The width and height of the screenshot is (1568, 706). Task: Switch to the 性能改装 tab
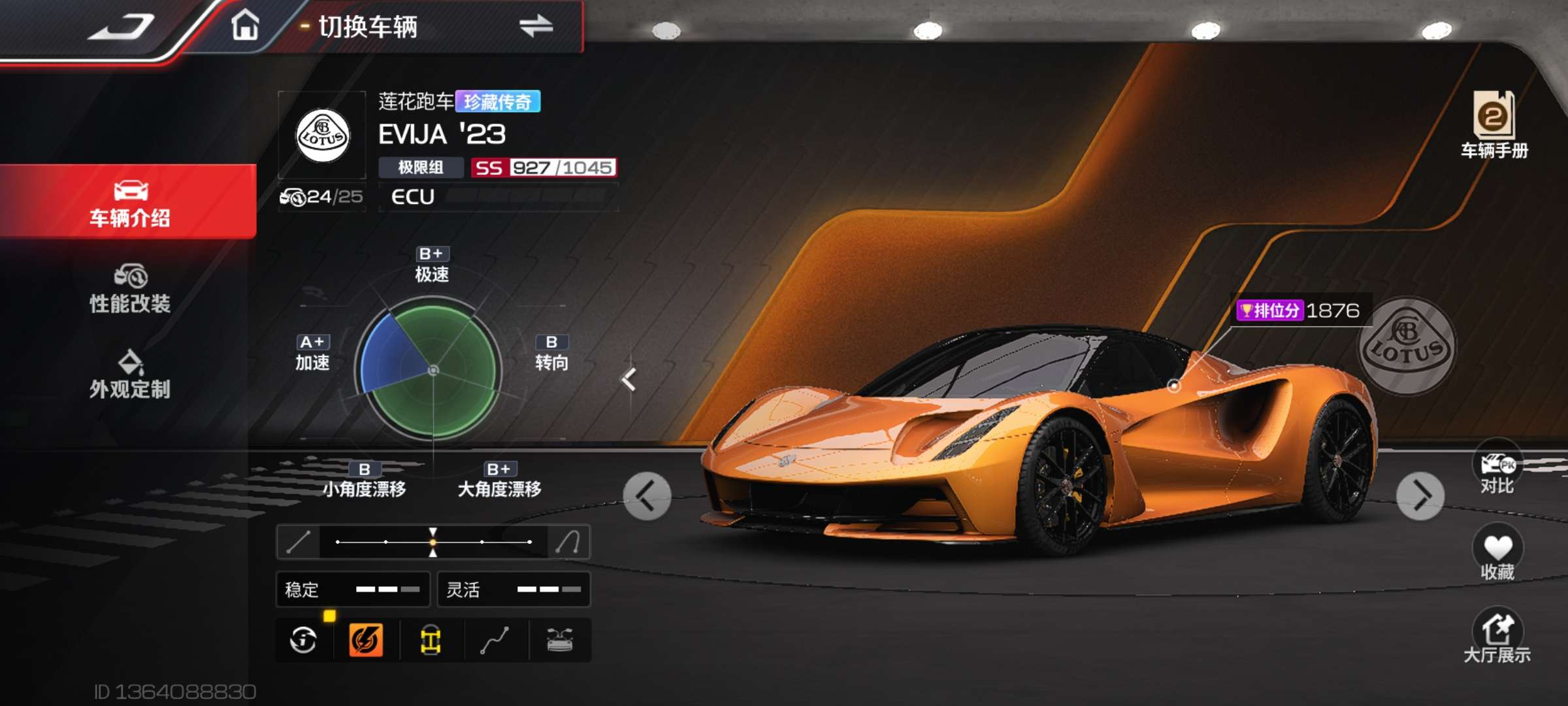[x=129, y=289]
